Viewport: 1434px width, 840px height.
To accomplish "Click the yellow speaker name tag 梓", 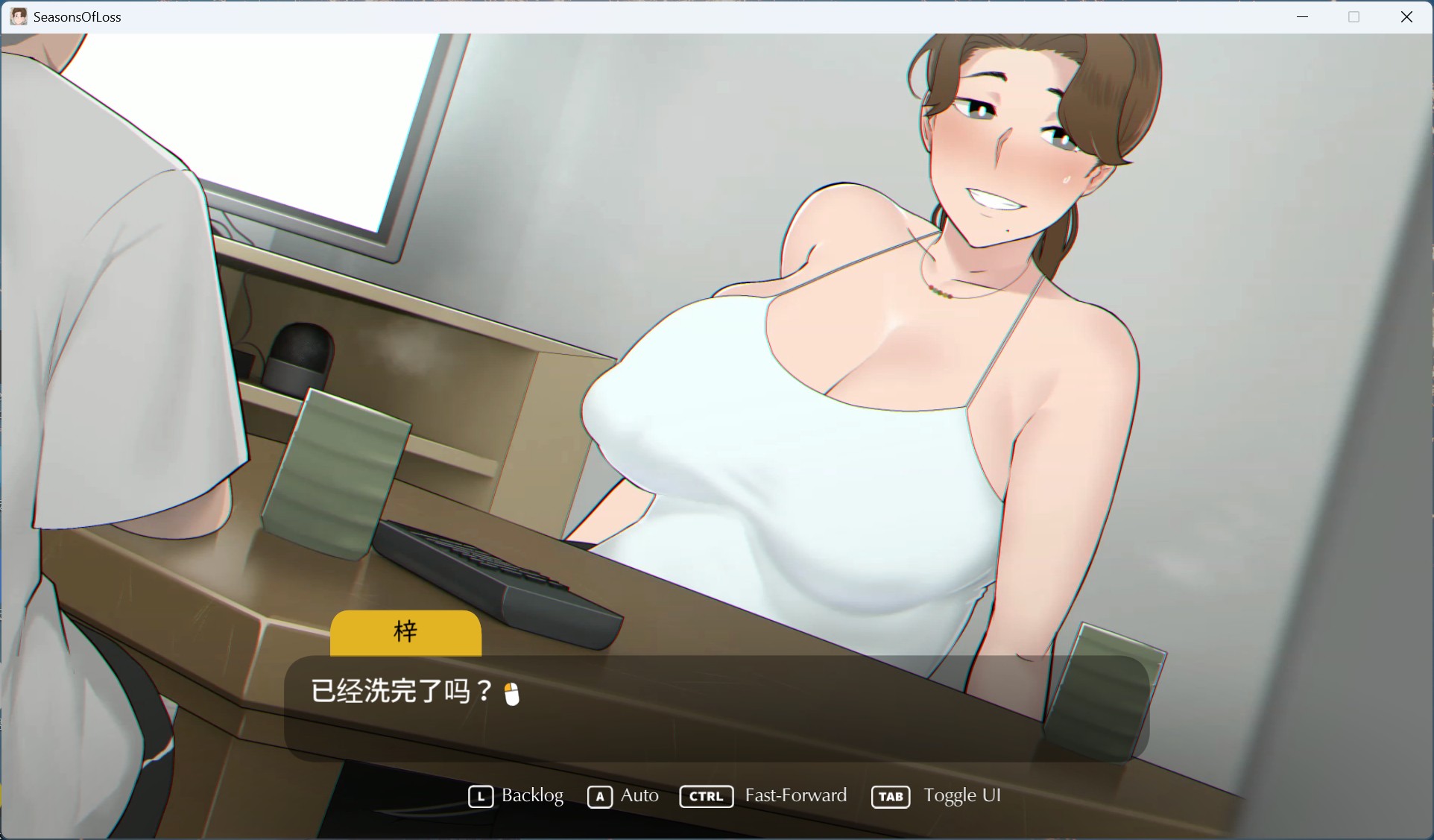I will [x=405, y=633].
